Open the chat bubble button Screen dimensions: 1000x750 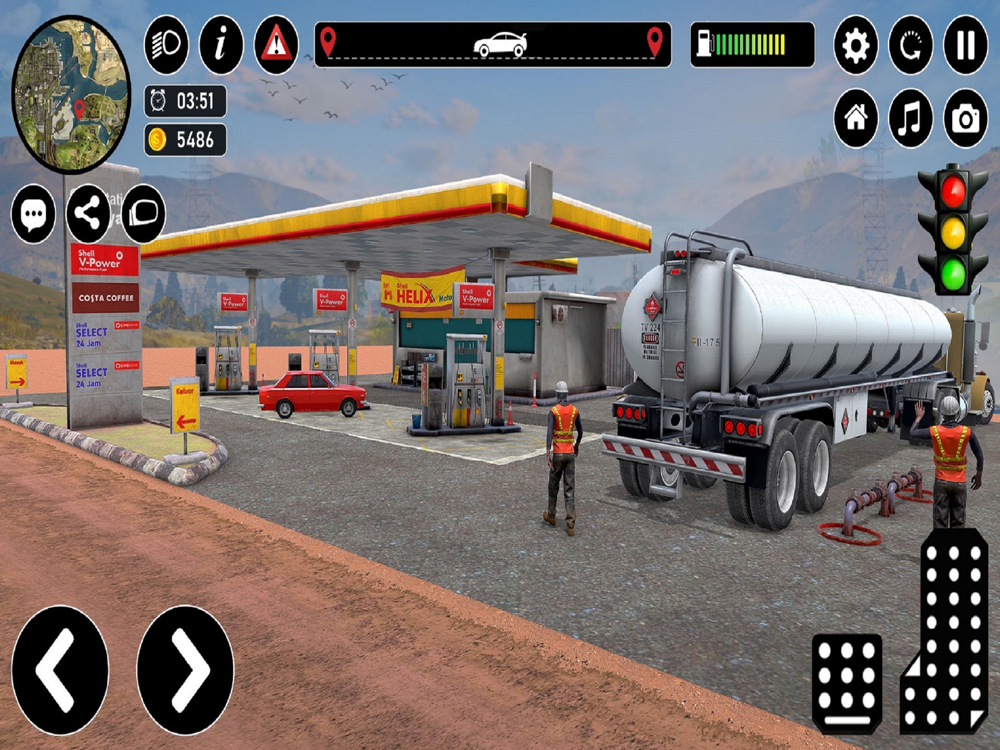point(34,214)
